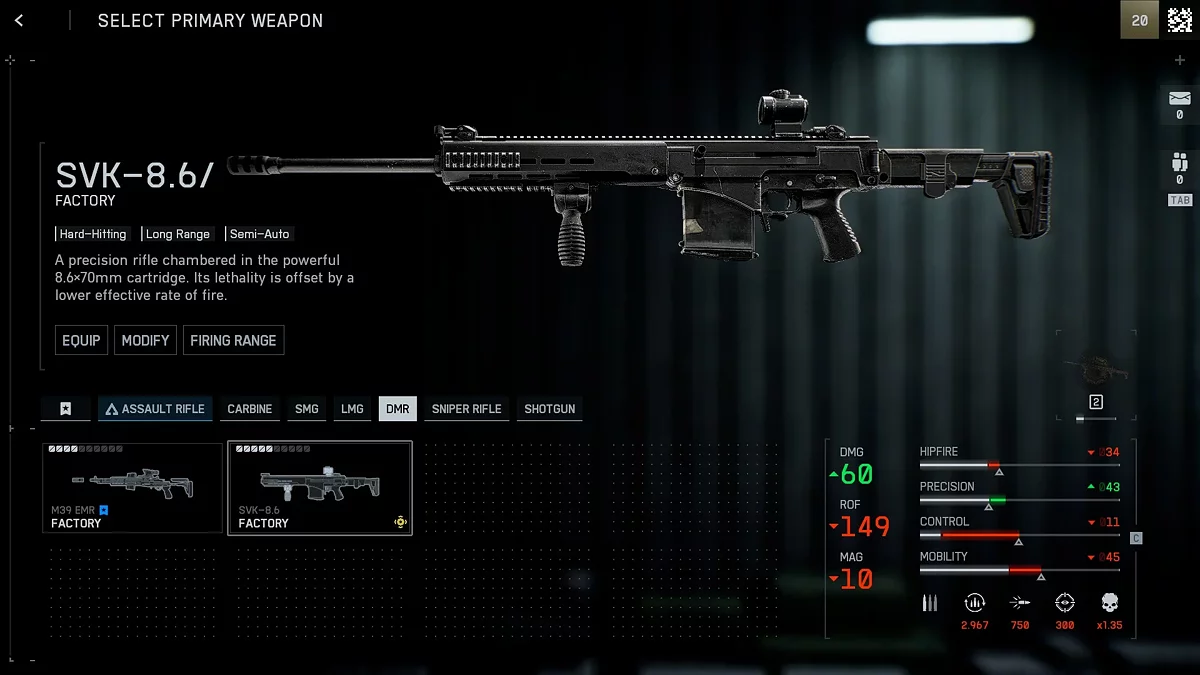This screenshot has width=1200, height=675.
Task: Open the Modify weapon menu
Action: click(145, 340)
